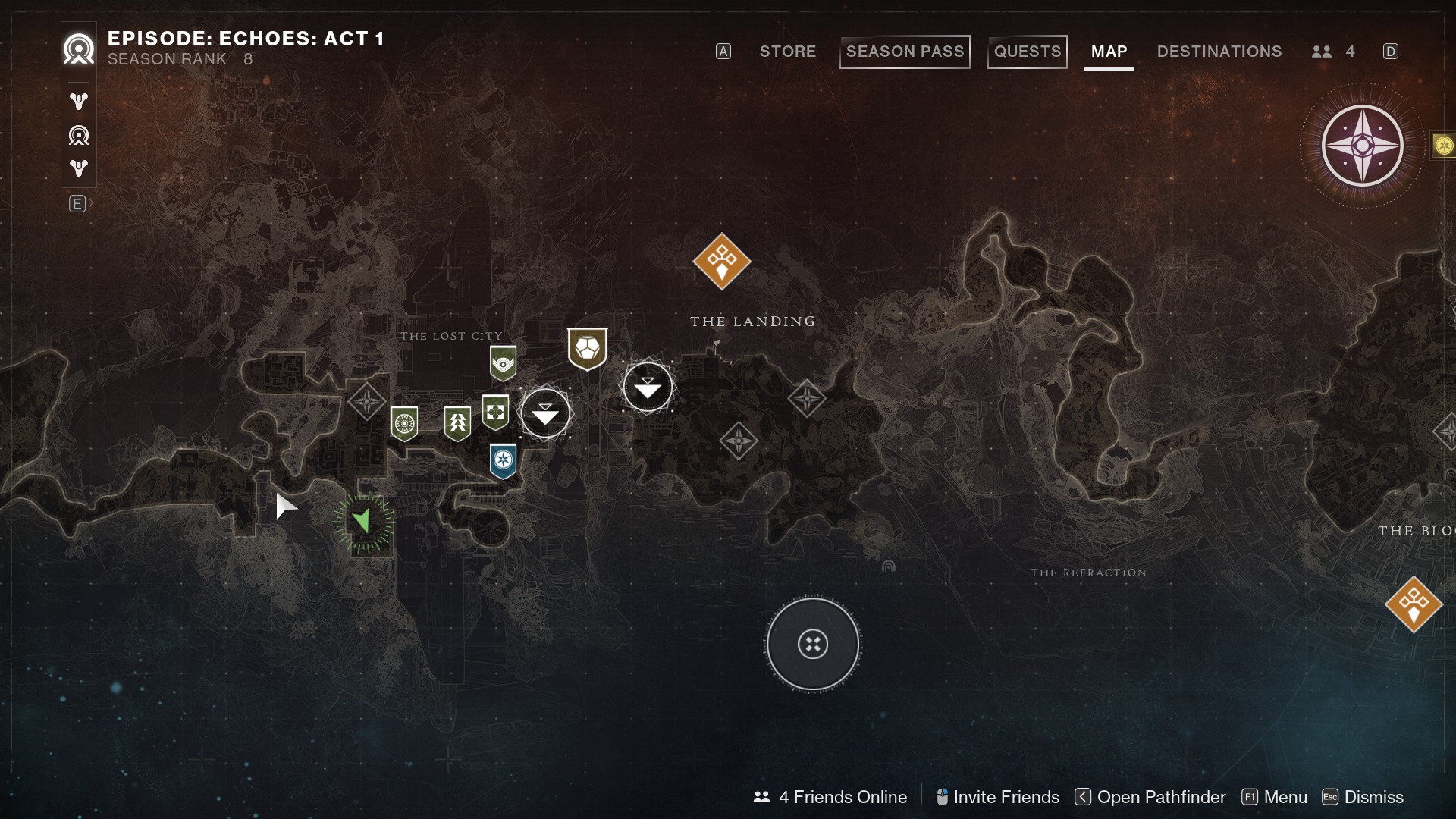Open the Store tab

coord(787,52)
